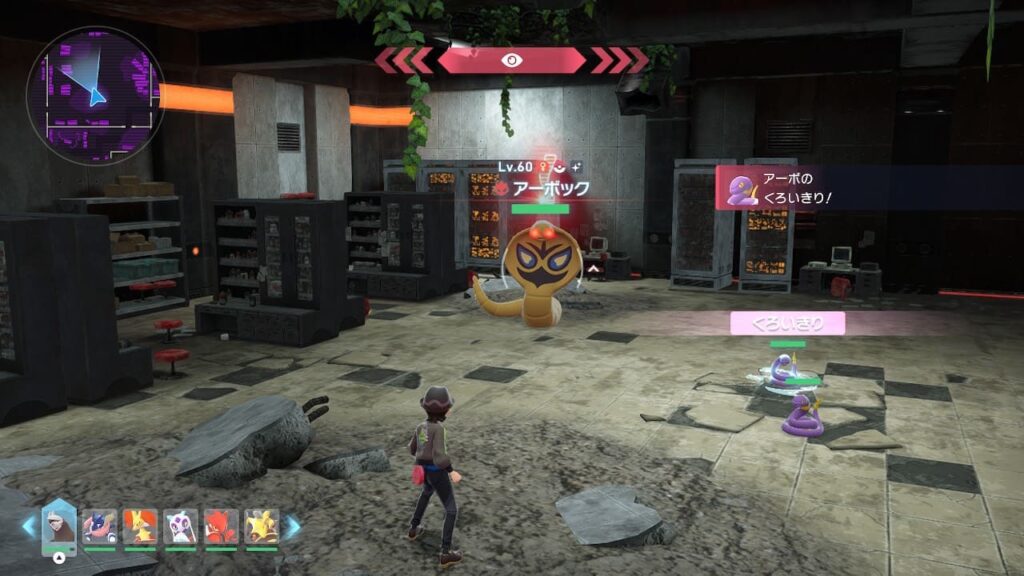Select the highlighted first party Pokémon slot

click(59, 525)
